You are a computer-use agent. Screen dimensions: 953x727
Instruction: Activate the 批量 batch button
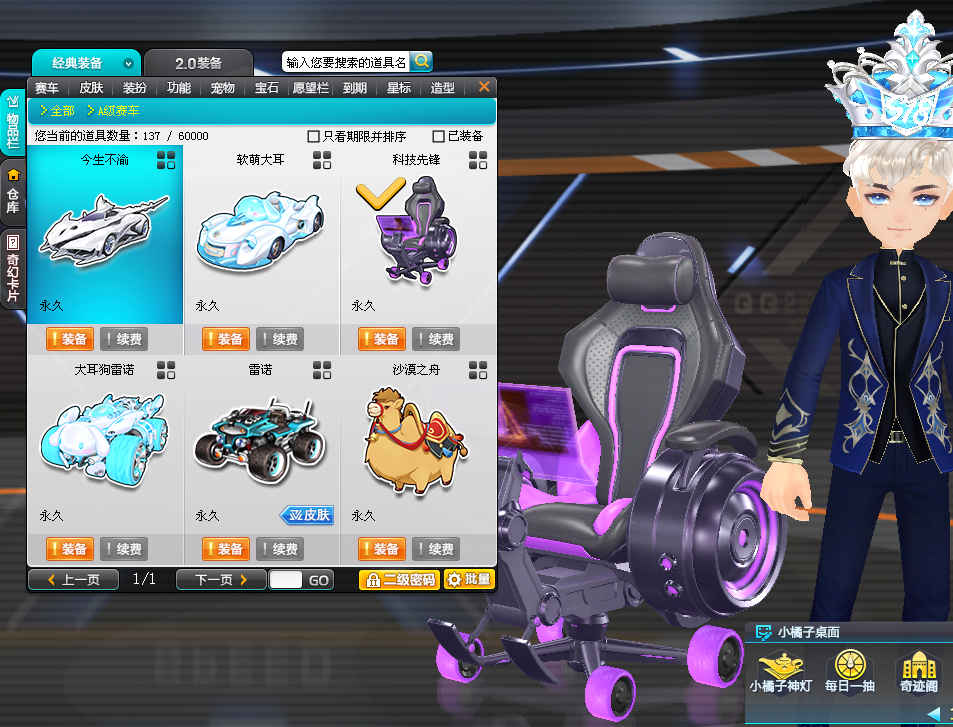(469, 580)
